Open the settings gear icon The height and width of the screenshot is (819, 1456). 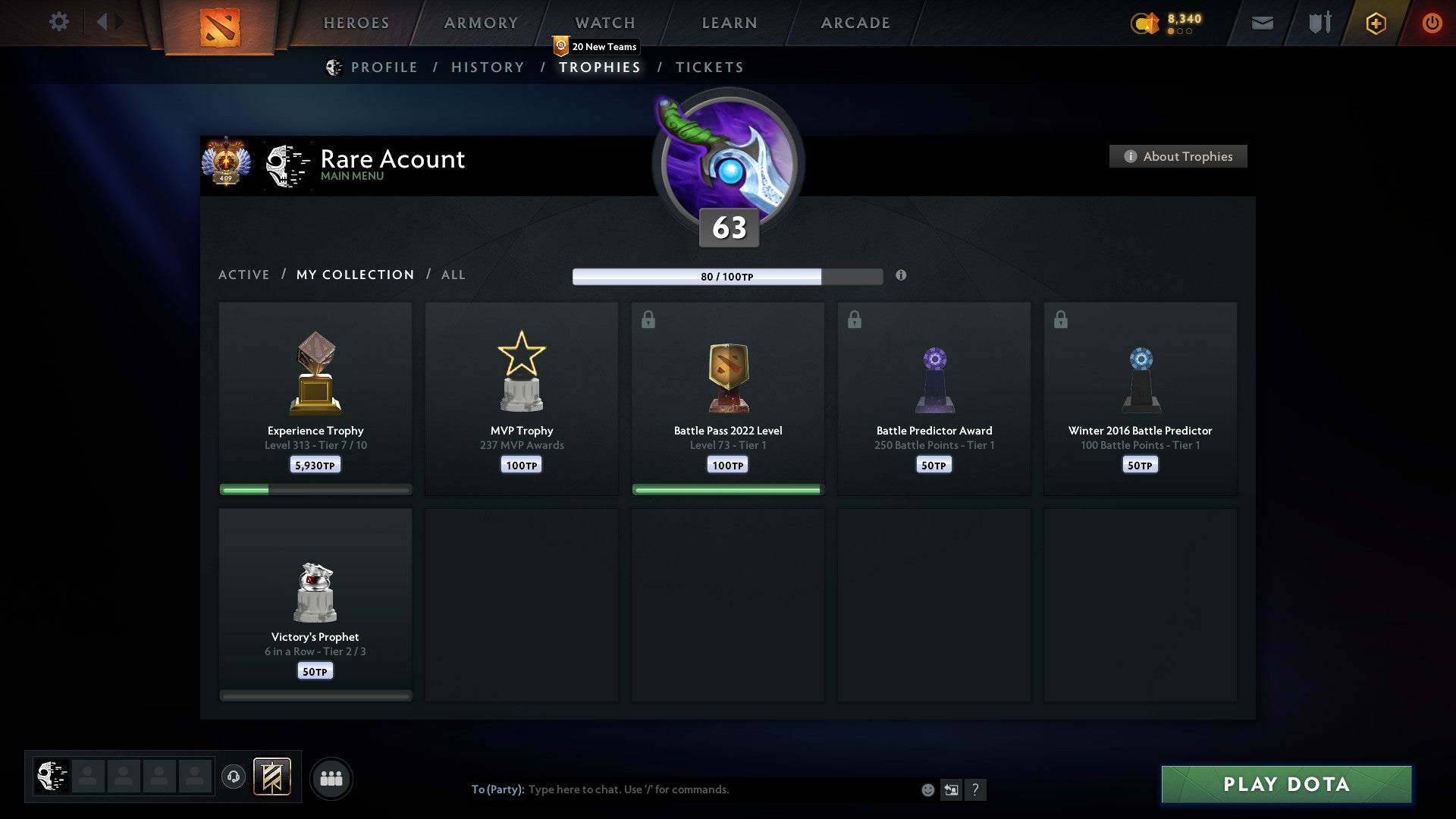coord(58,22)
